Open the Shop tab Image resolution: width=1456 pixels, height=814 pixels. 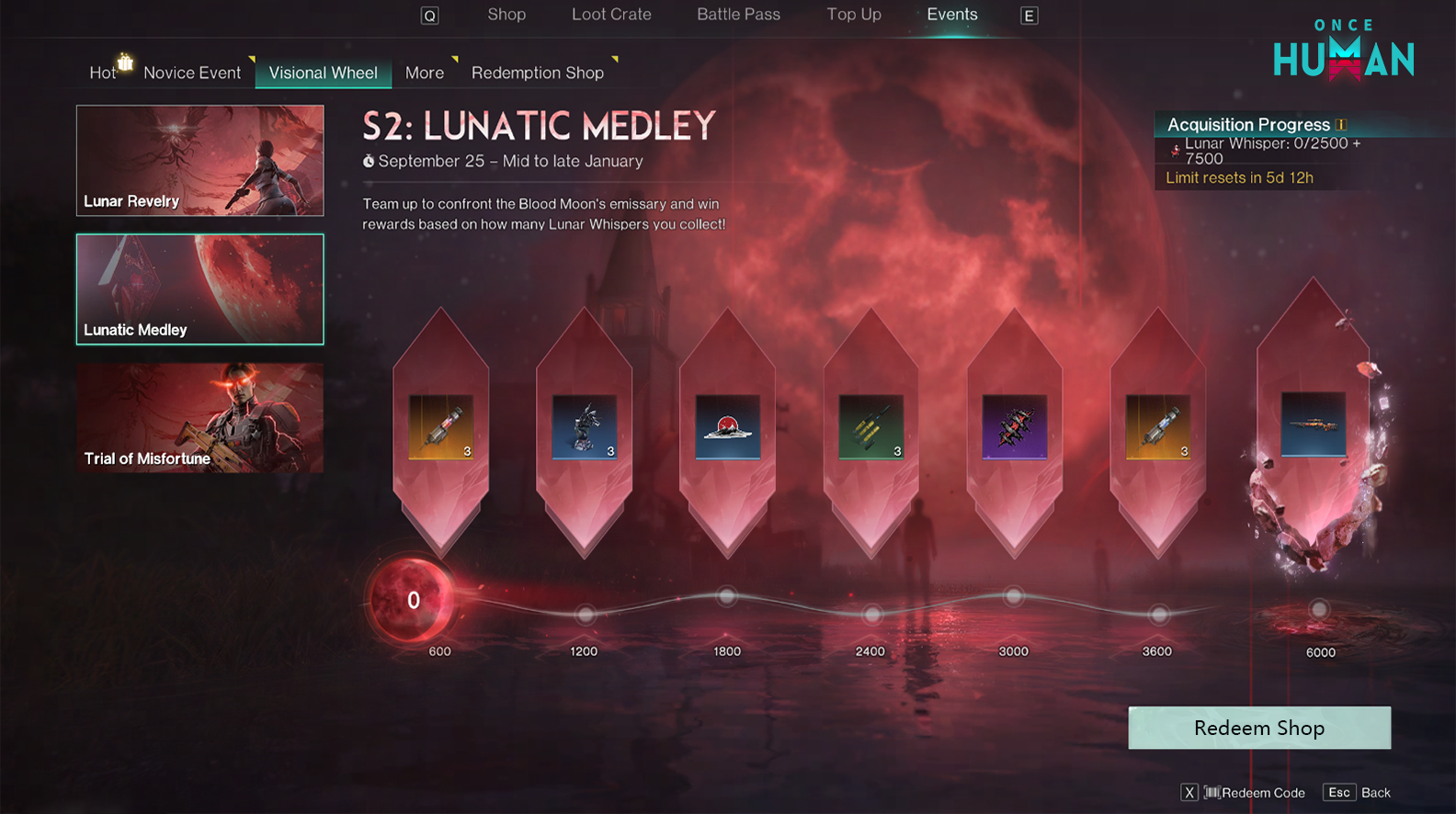[x=506, y=15]
